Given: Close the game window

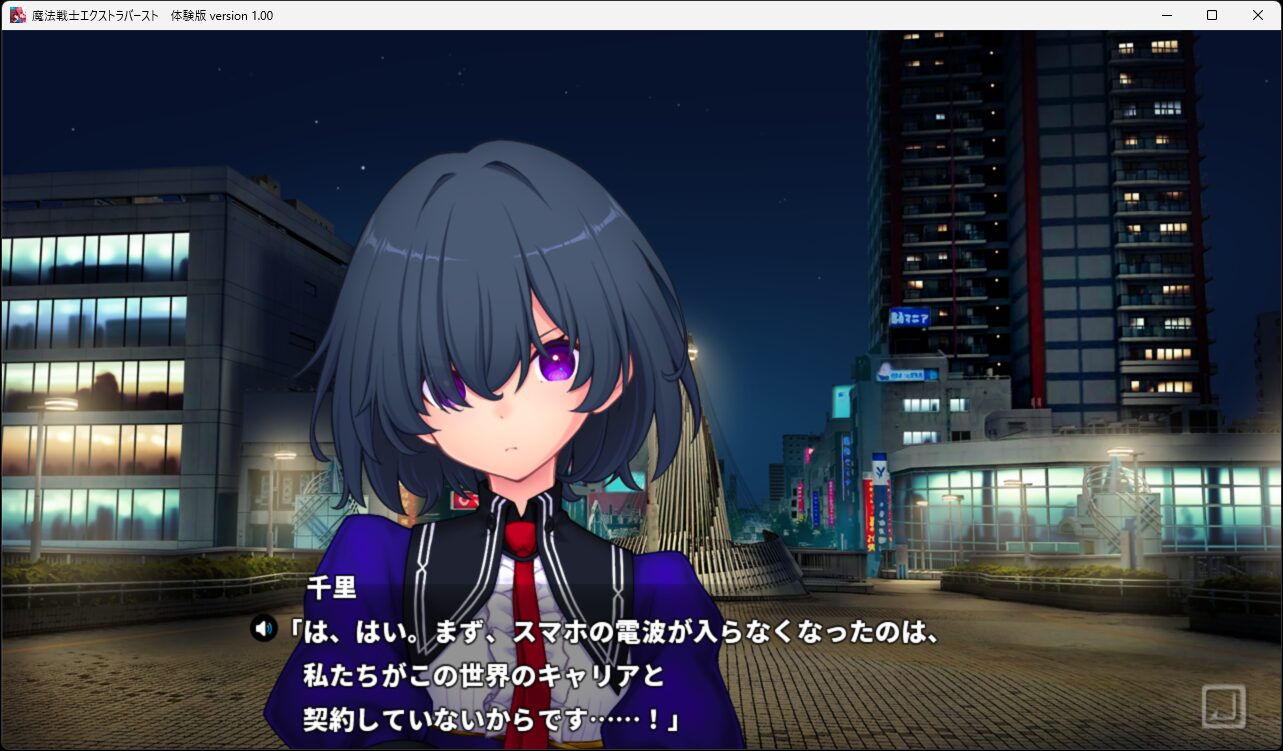Looking at the screenshot, I should click(1258, 15).
